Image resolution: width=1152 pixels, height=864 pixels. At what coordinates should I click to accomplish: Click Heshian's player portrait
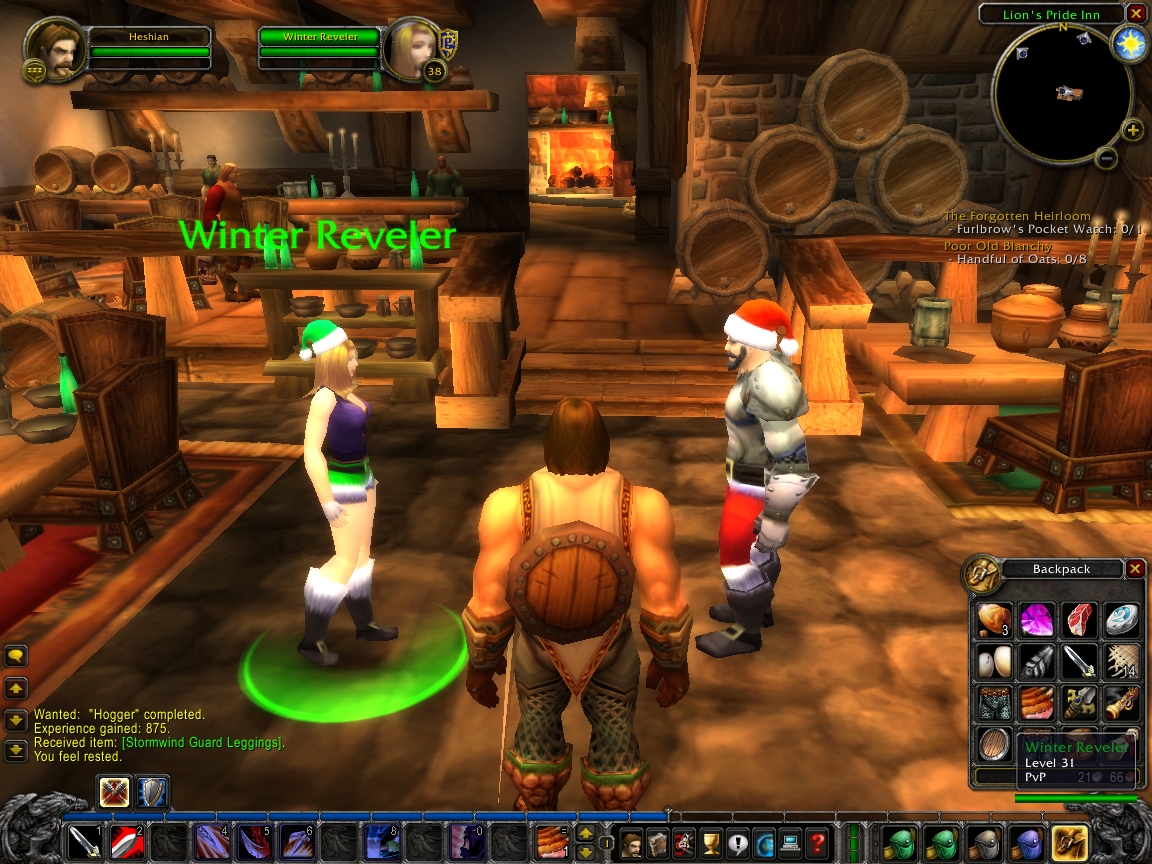tap(55, 48)
